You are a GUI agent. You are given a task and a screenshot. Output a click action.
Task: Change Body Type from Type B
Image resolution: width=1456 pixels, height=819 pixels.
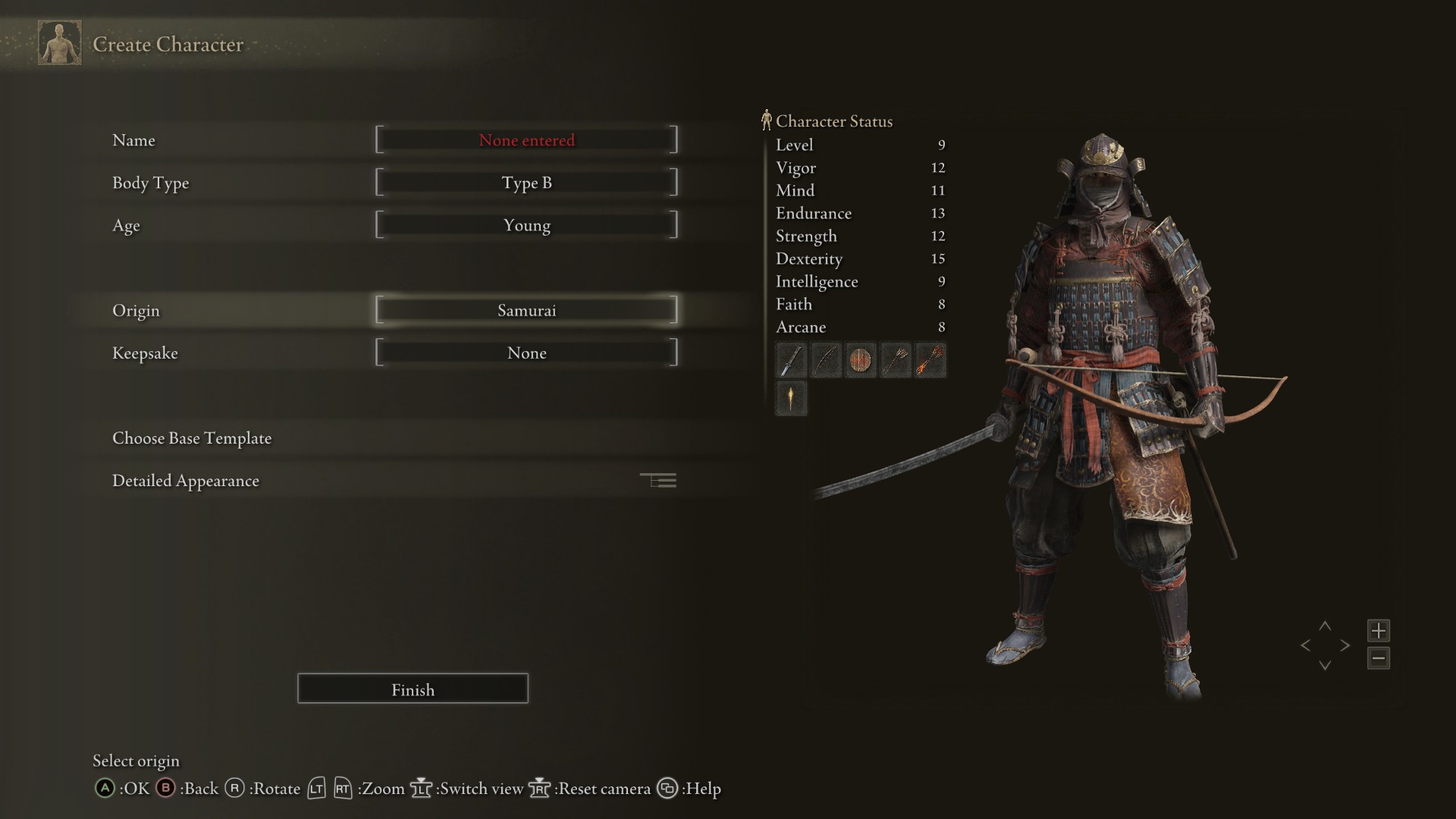click(x=526, y=183)
